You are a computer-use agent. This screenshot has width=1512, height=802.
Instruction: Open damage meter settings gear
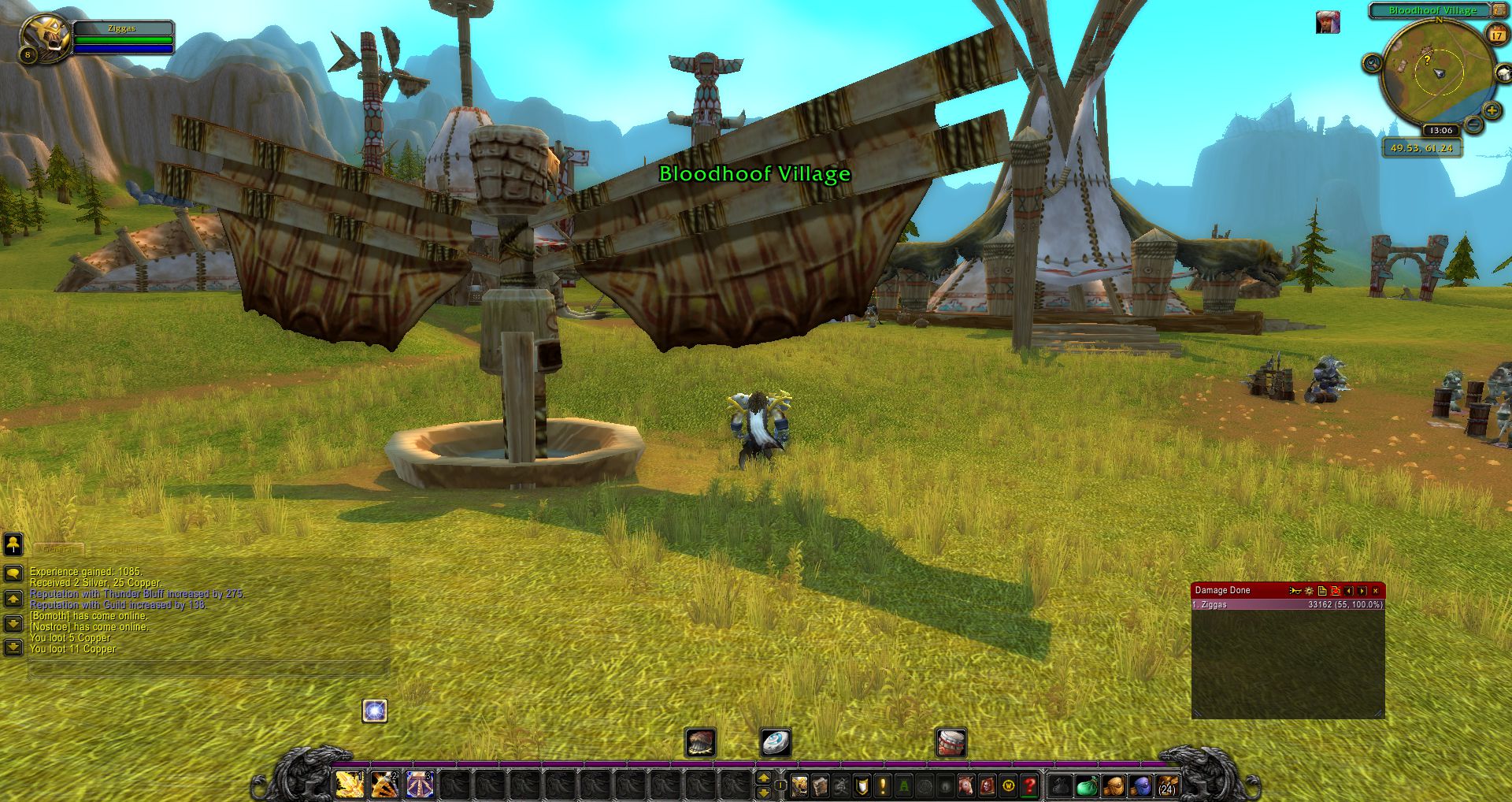[x=1309, y=591]
